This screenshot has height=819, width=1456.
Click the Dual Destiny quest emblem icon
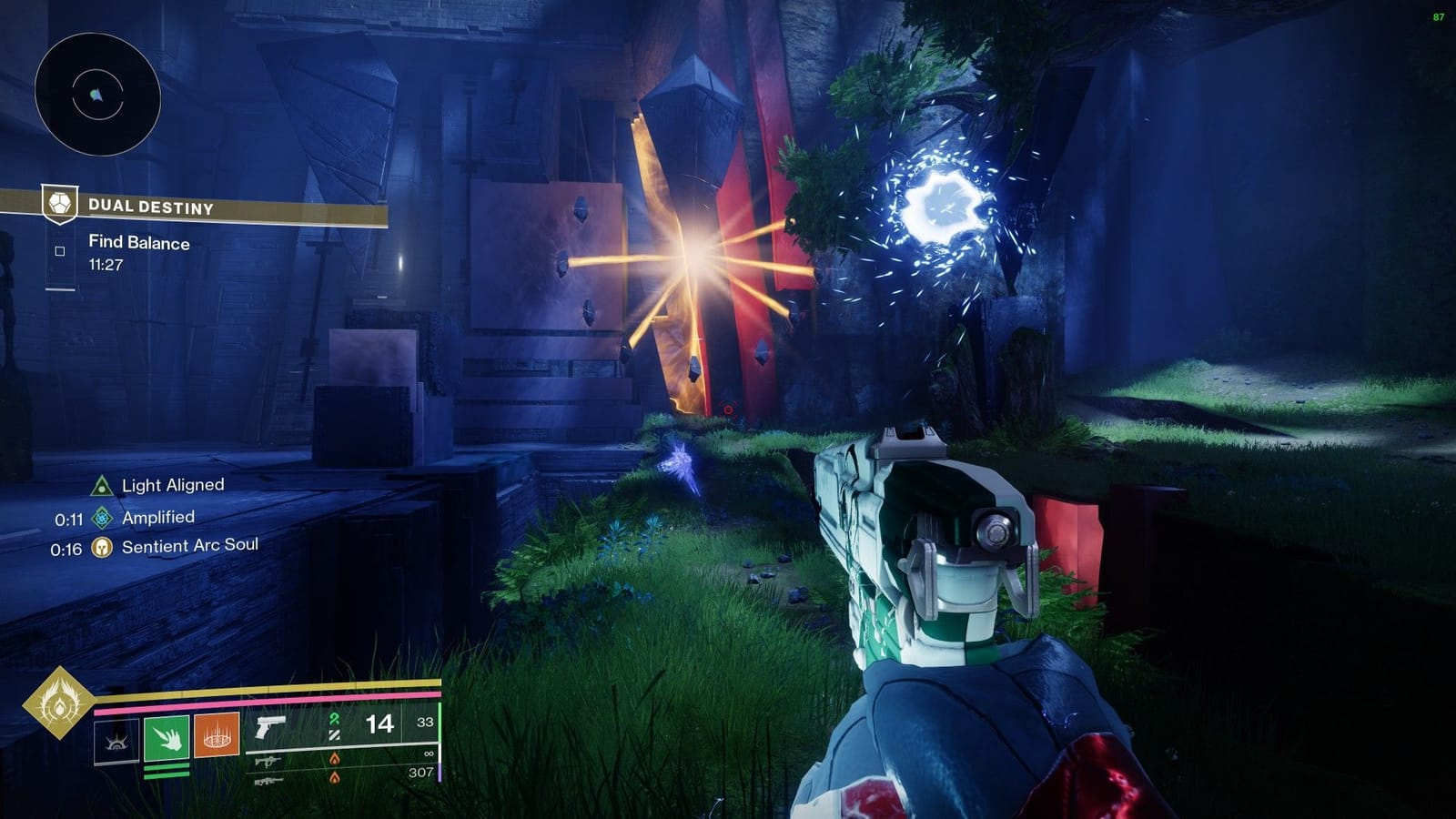58,205
